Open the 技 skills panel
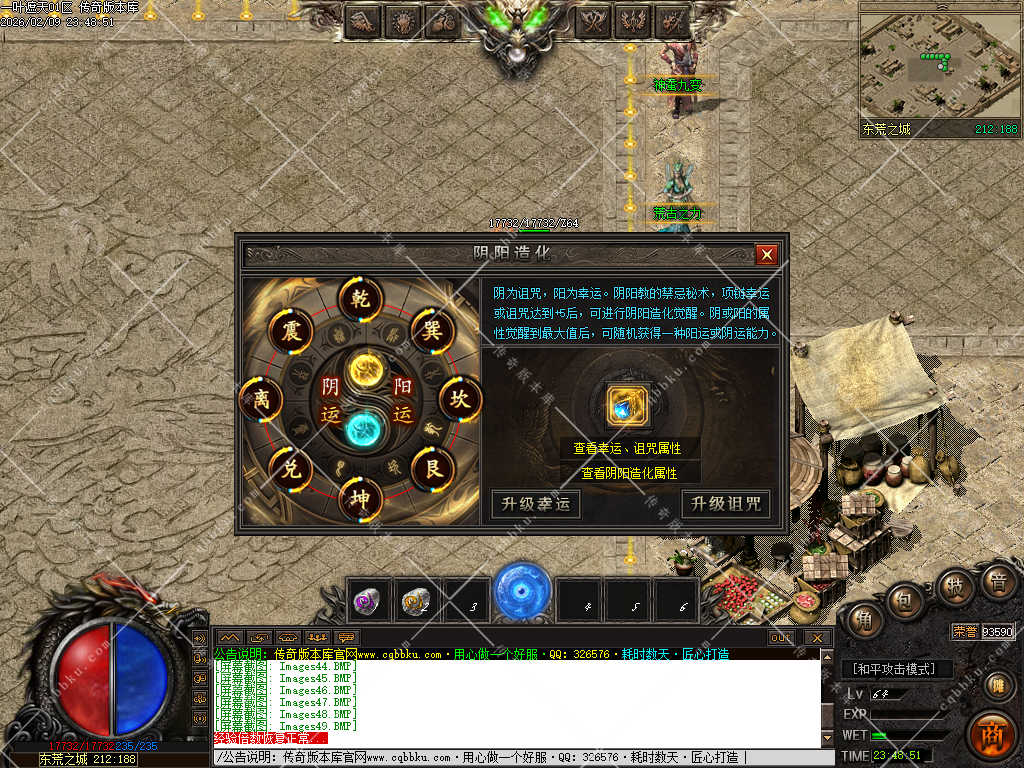The width and height of the screenshot is (1024, 768). pos(956,587)
